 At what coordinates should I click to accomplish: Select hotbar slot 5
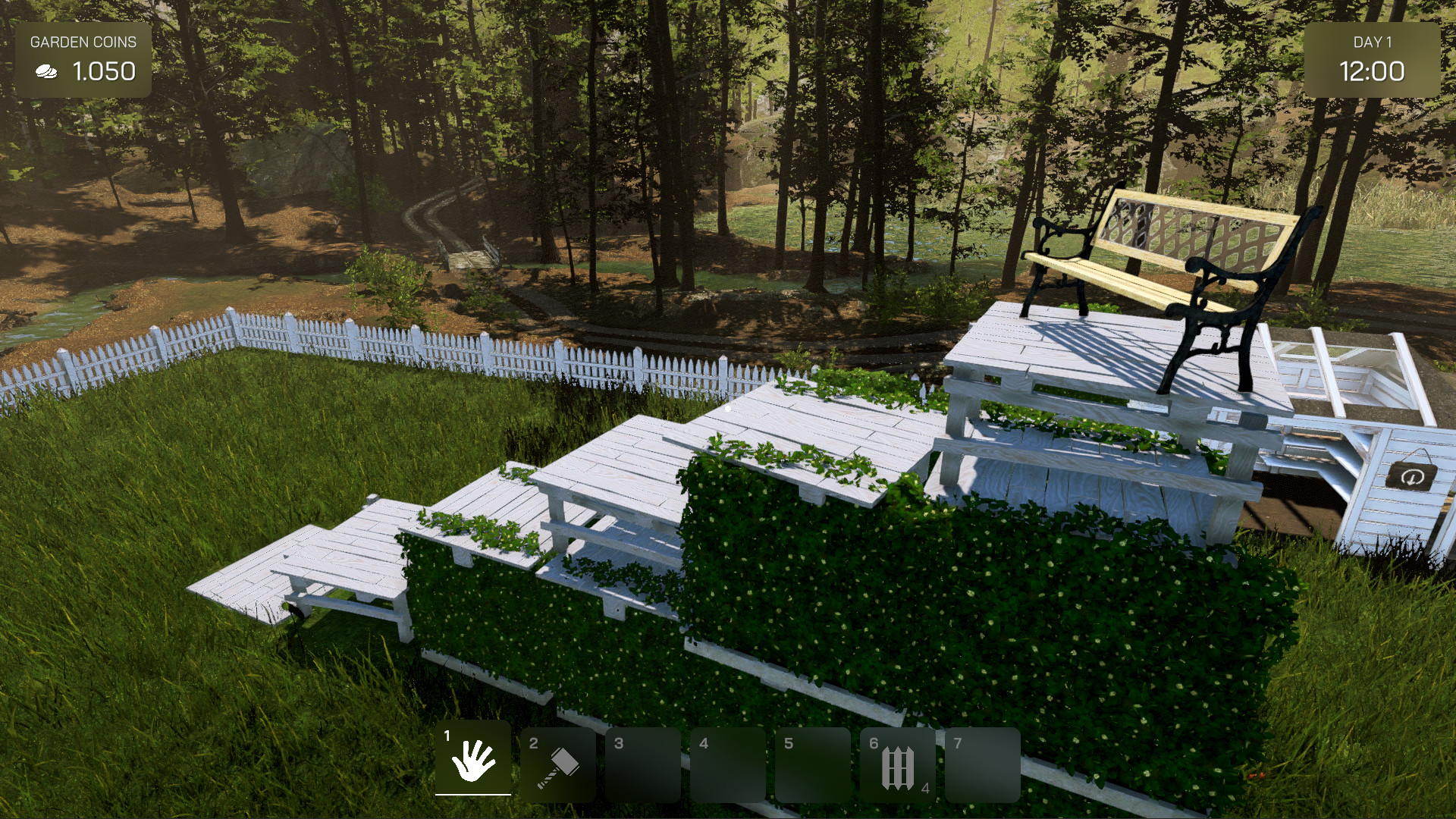point(814,764)
